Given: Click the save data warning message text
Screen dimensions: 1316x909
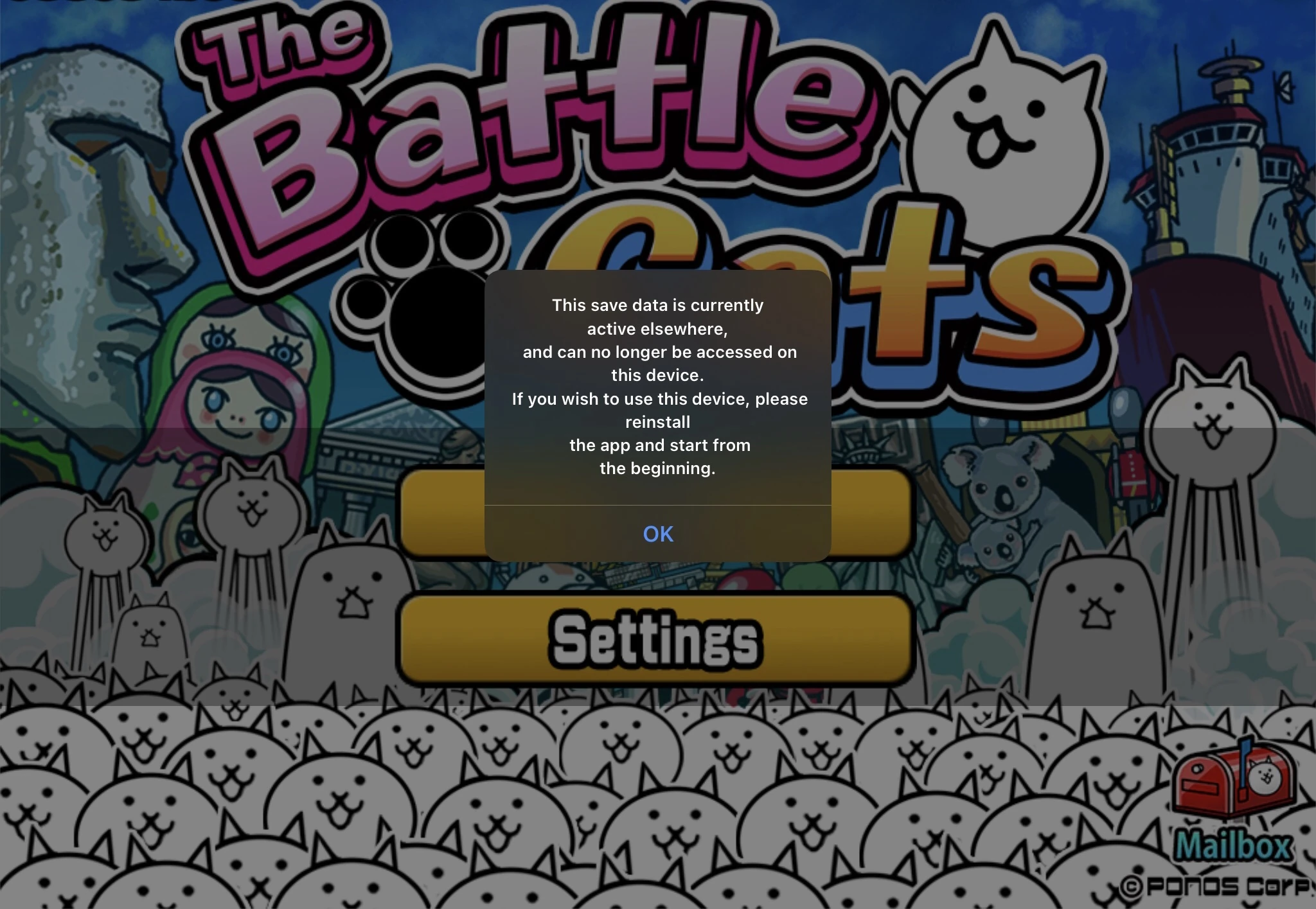Looking at the screenshot, I should 658,385.
